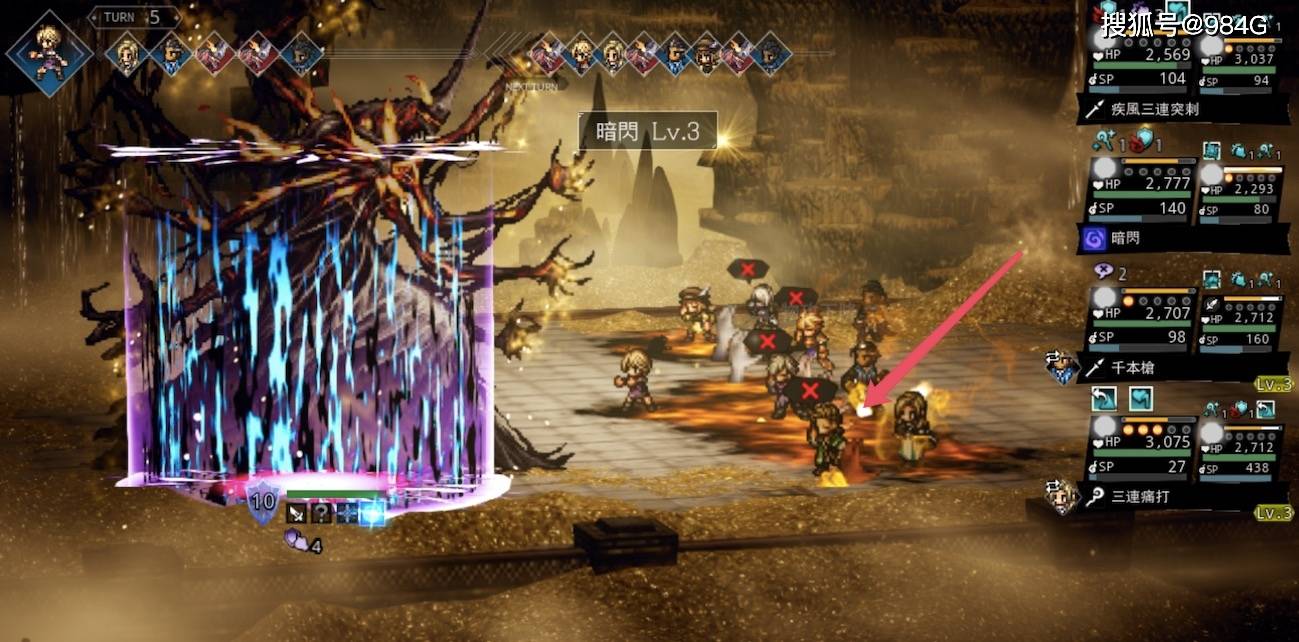Screen dimensions: 1299x642
Task: Choose the 暗閃 skill command
Action: click(x=1180, y=239)
